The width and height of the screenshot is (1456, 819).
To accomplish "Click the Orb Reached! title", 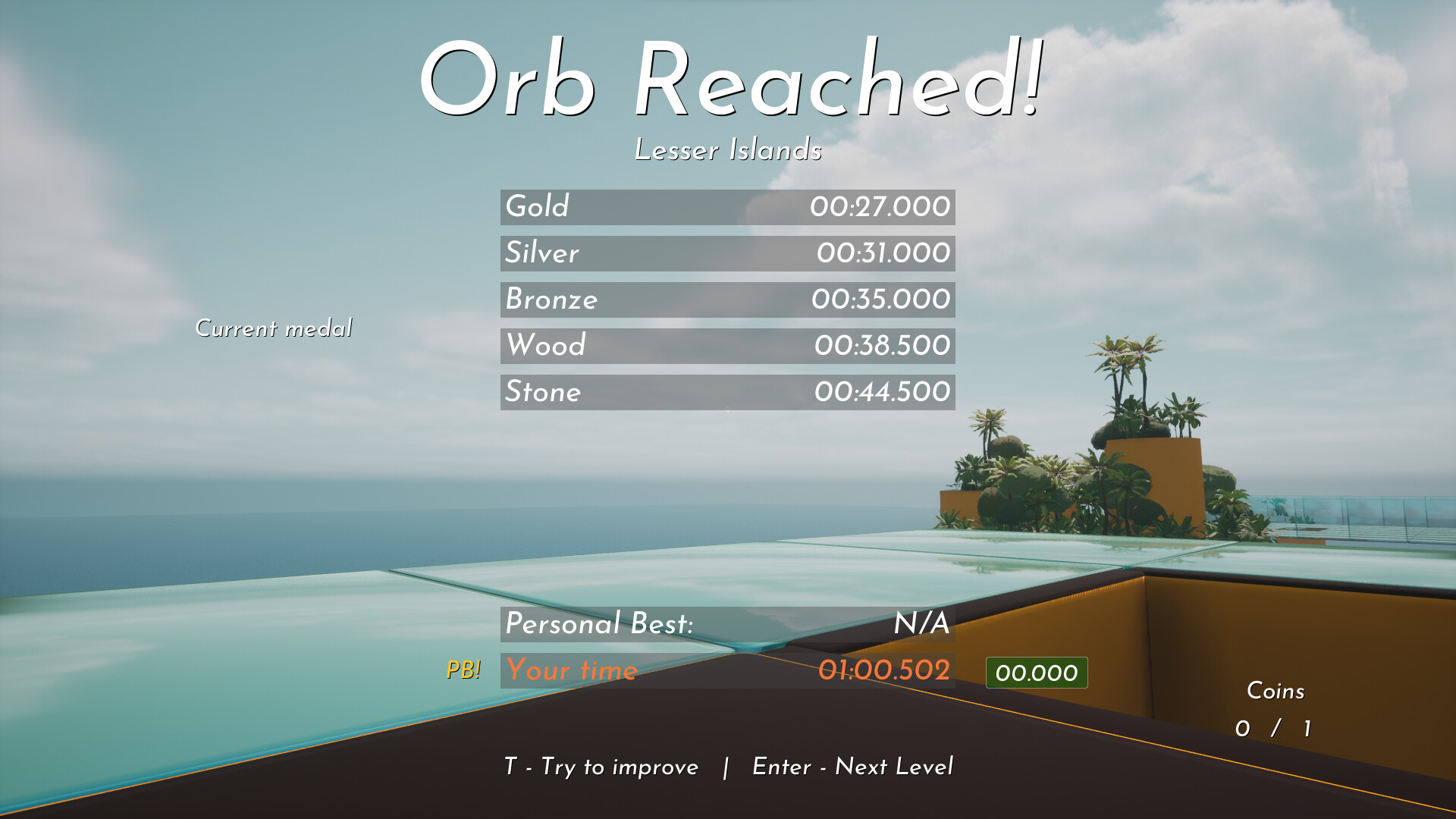I will click(733, 80).
